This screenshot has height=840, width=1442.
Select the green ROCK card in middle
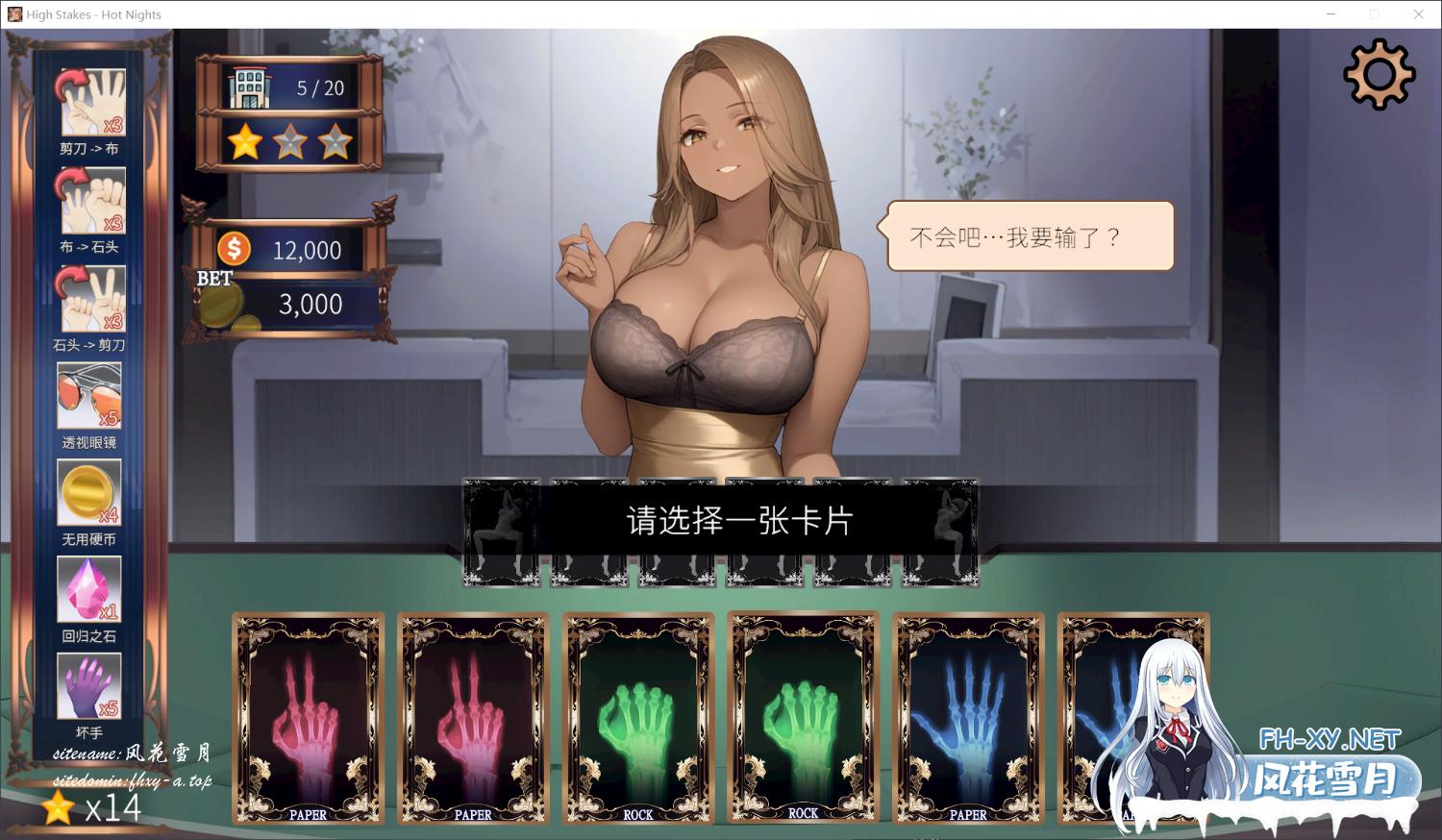pos(637,718)
